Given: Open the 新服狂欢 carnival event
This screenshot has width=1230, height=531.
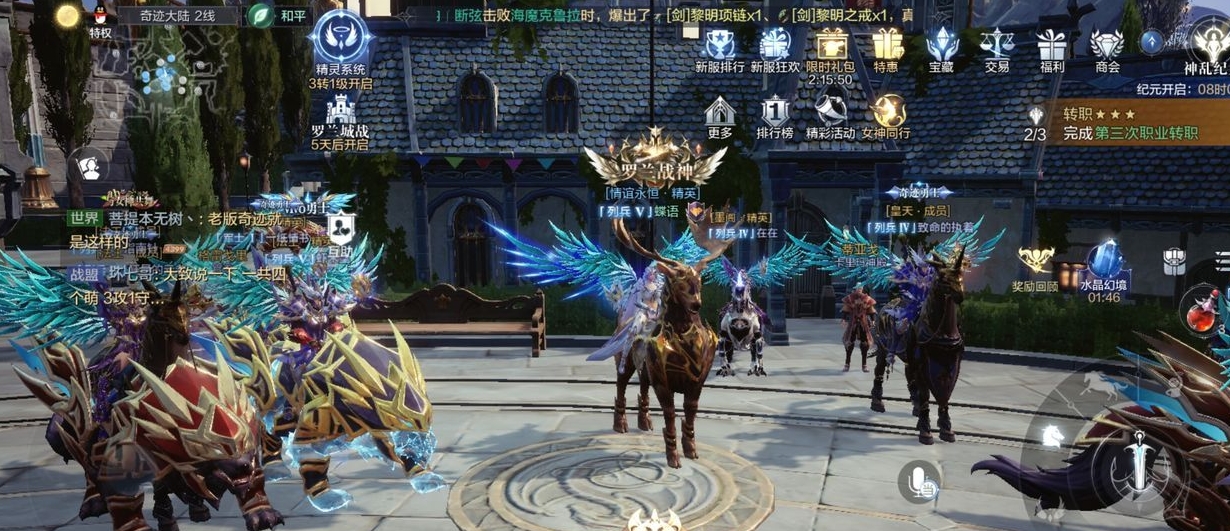Looking at the screenshot, I should pyautogui.click(x=774, y=45).
